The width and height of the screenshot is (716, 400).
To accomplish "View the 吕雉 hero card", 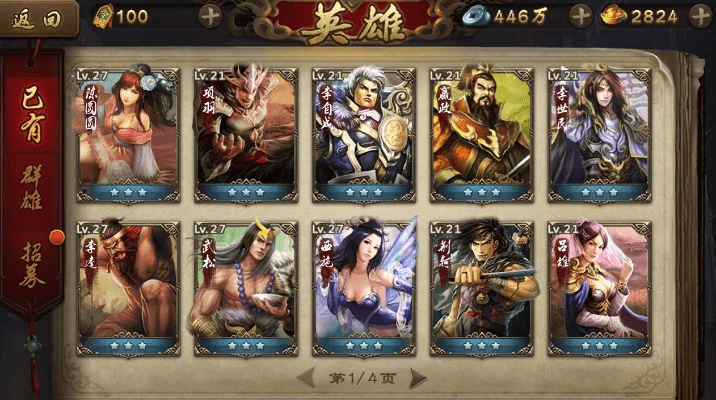I will (599, 288).
